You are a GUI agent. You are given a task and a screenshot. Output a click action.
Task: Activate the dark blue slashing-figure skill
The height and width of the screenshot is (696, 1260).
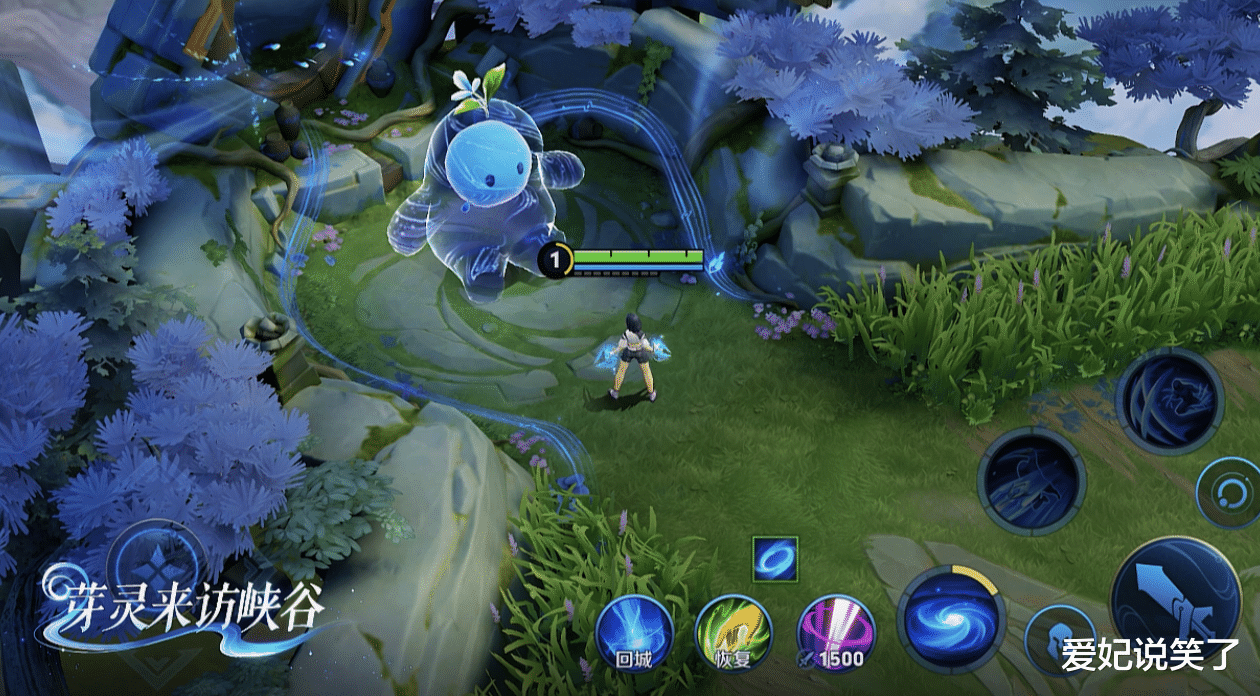point(1032,481)
